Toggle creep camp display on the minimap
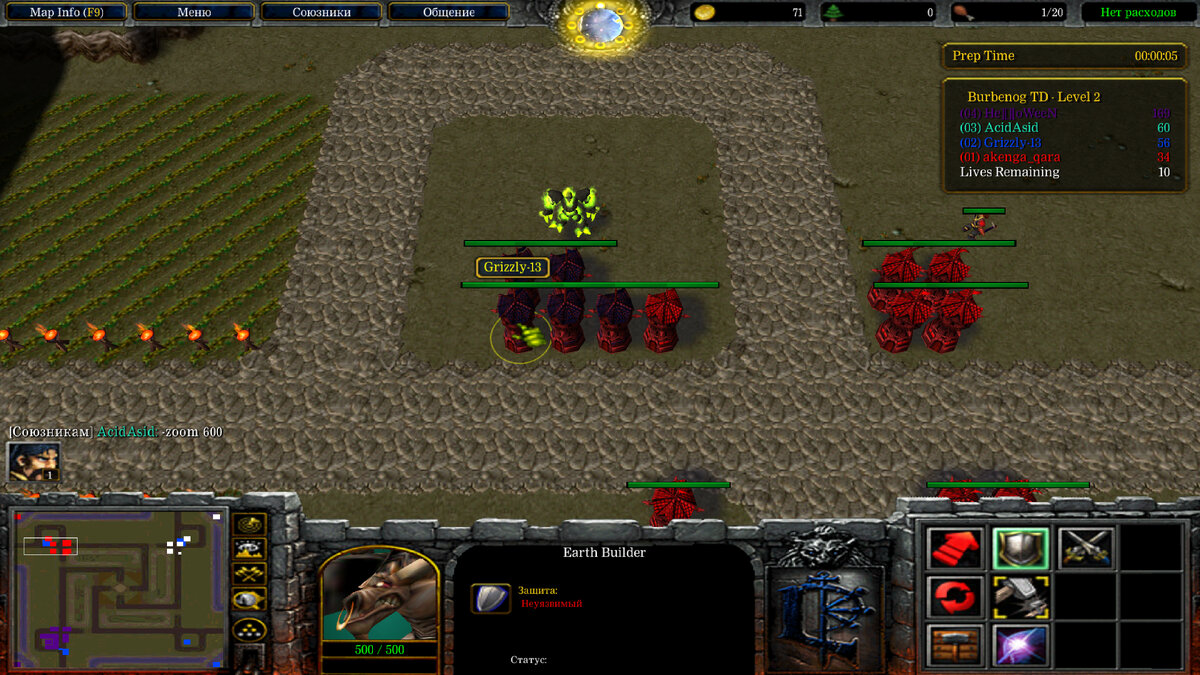 [249, 600]
